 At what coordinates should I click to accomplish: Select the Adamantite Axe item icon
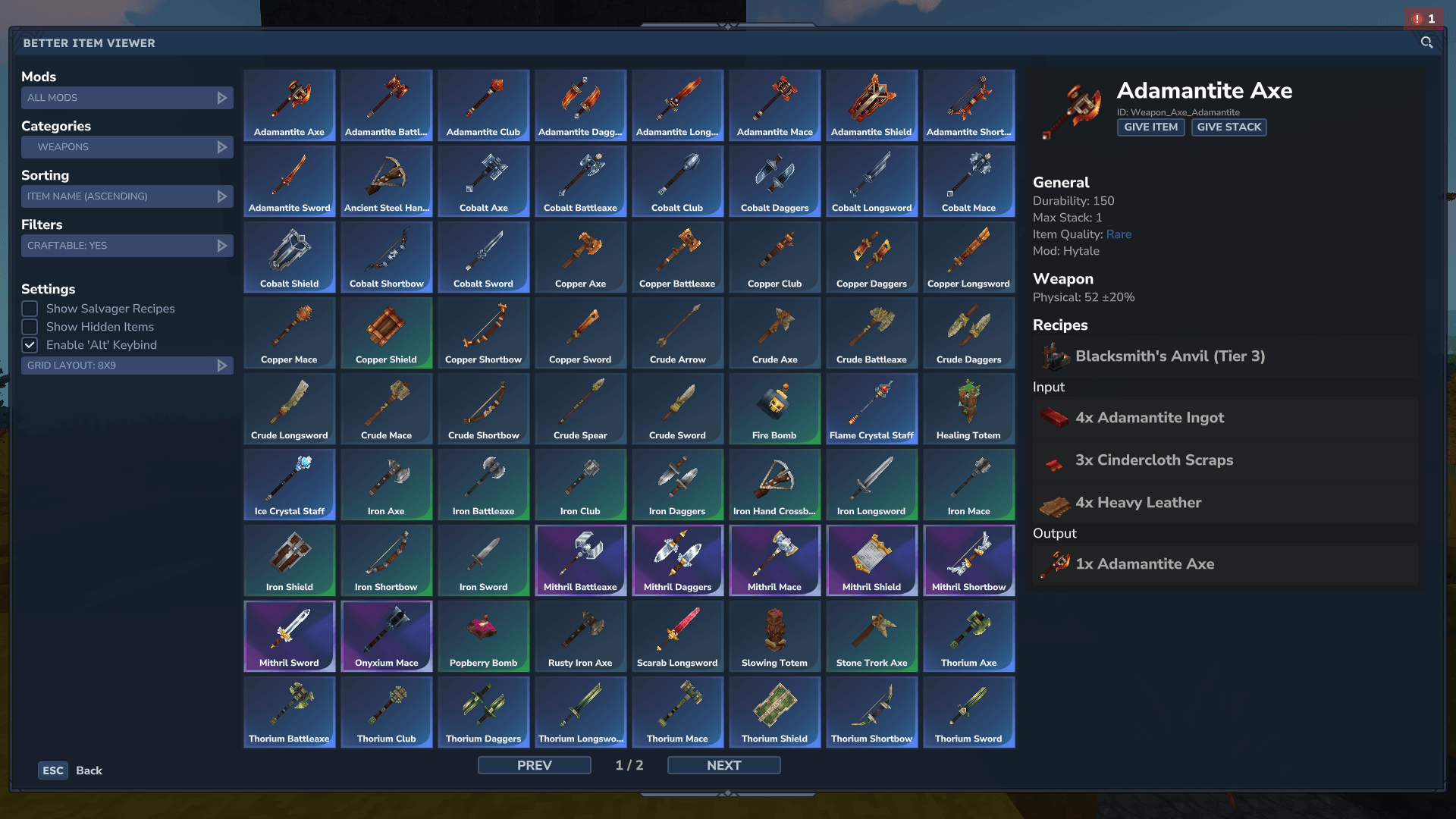pos(289,105)
